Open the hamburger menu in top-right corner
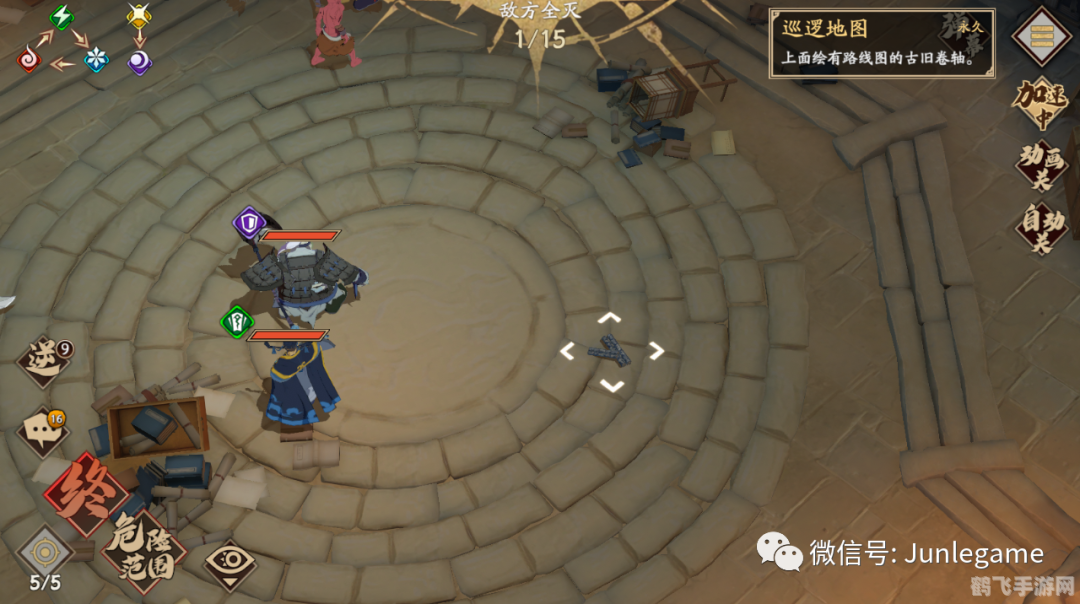 [1041, 36]
